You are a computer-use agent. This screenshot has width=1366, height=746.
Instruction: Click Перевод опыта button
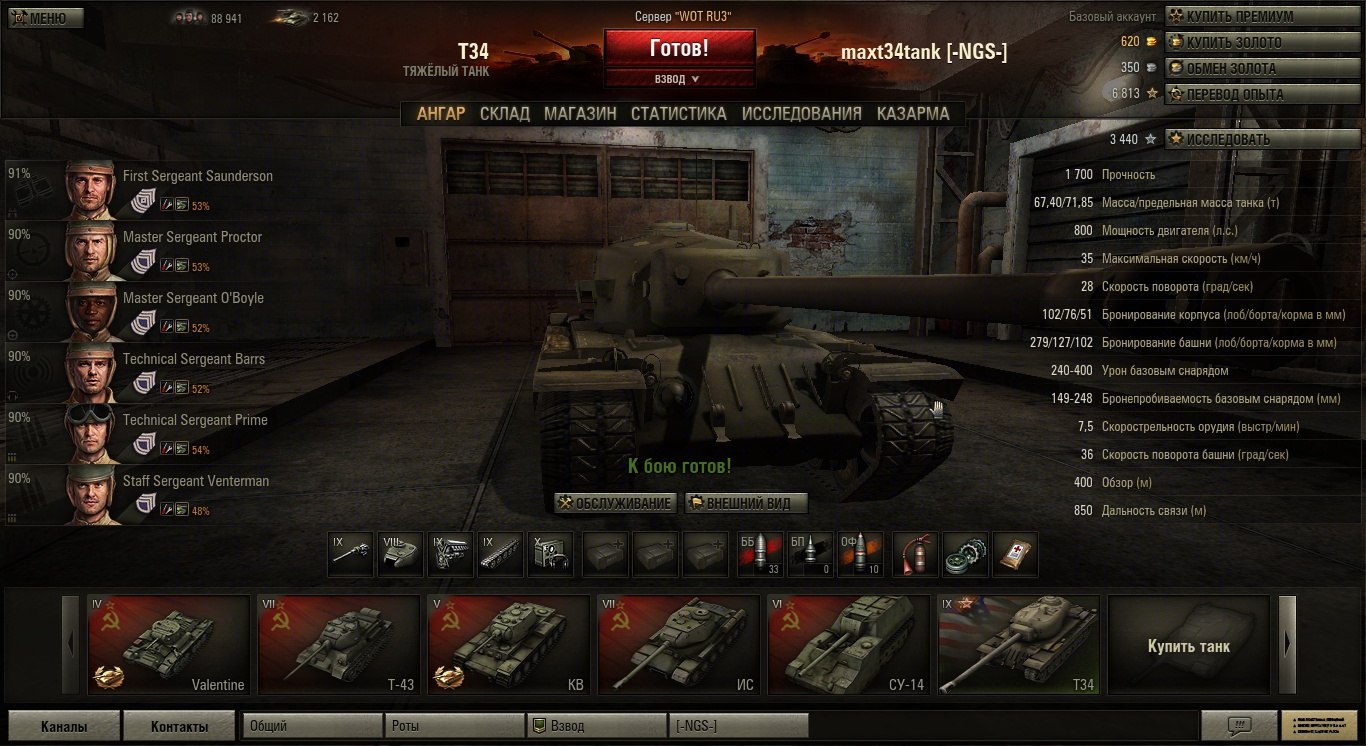(x=1234, y=94)
